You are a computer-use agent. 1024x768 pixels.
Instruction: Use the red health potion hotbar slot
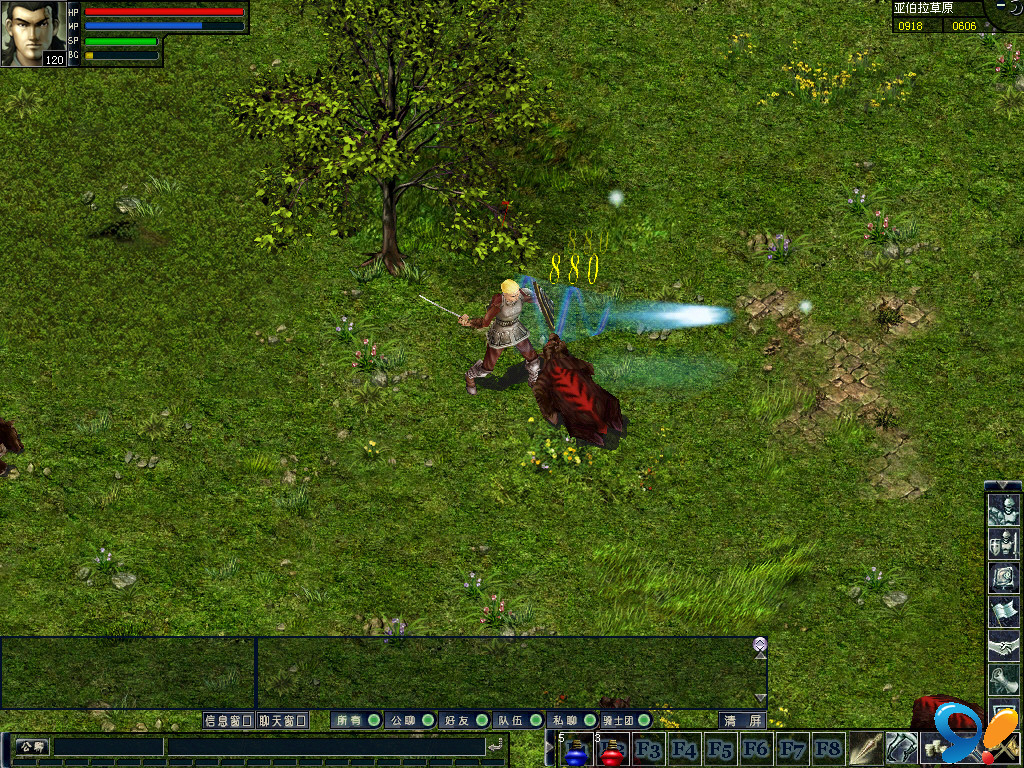pos(611,750)
